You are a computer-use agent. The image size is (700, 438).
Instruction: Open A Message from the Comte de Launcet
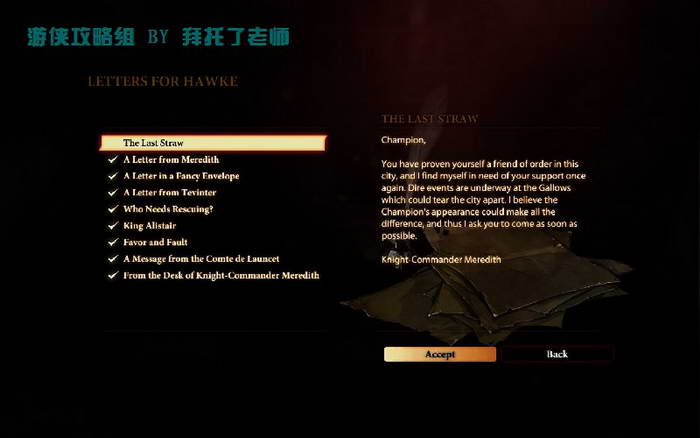click(x=201, y=259)
